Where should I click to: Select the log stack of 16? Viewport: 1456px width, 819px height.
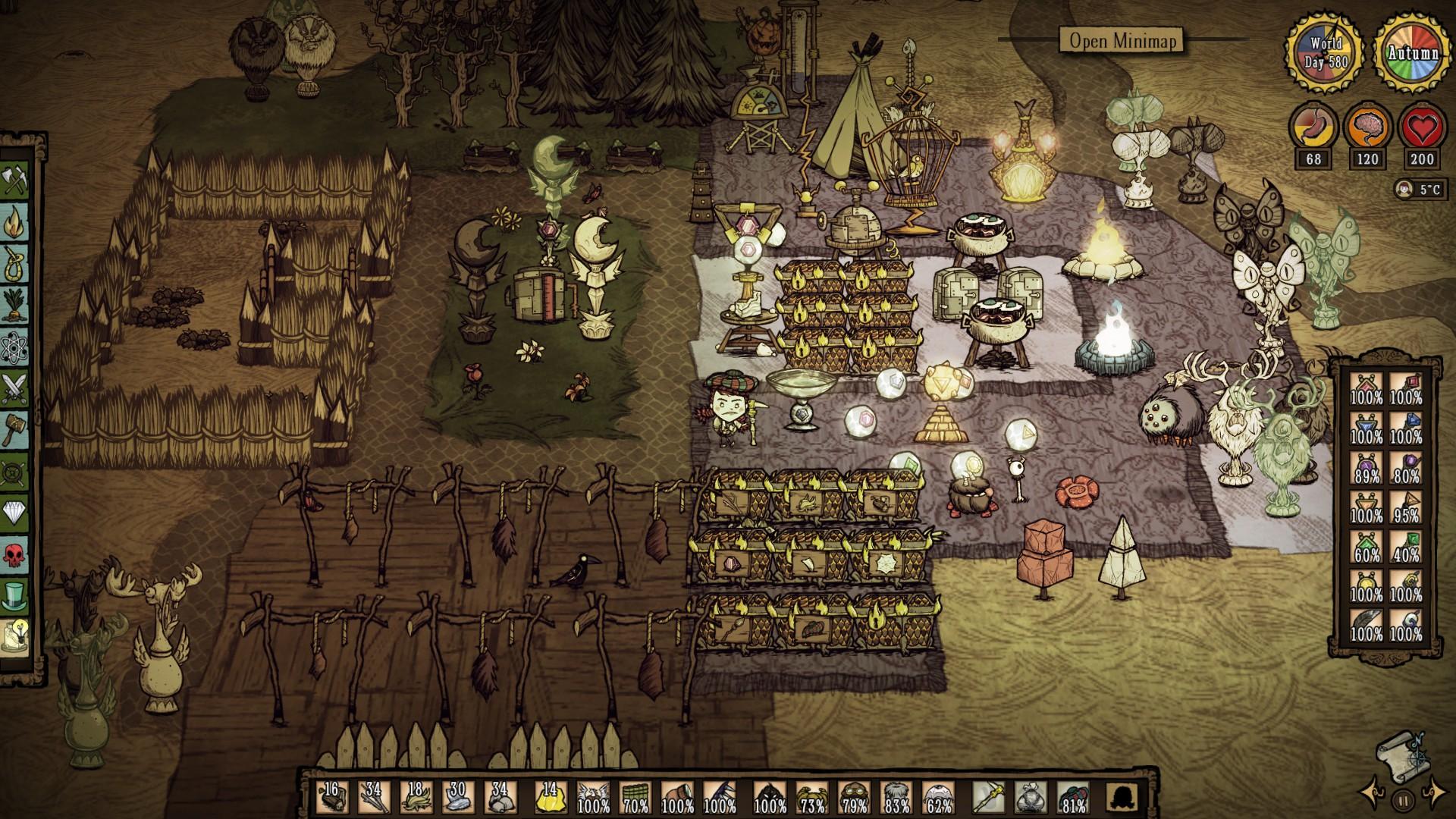pos(331,798)
